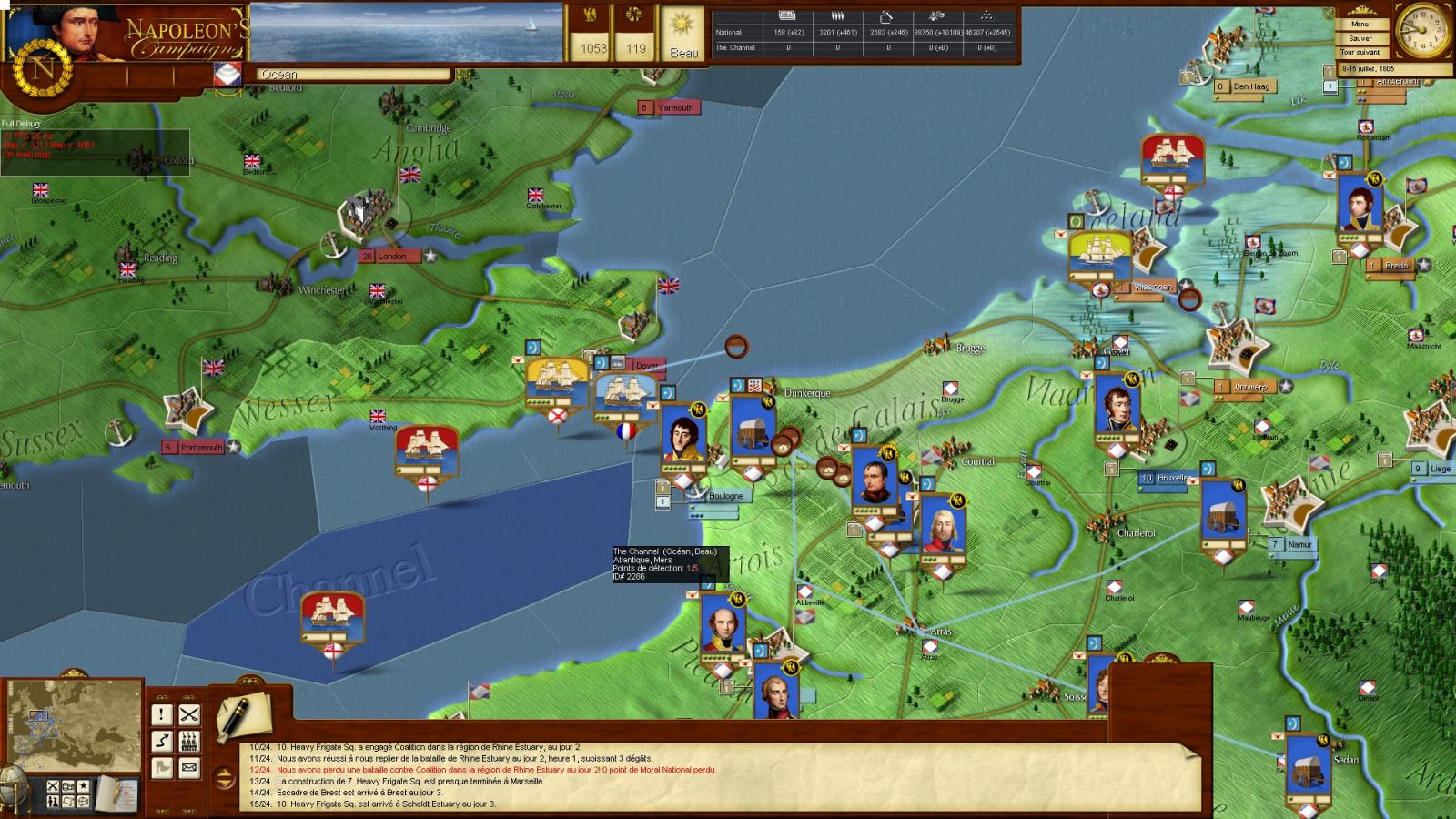Viewport: 1456px width, 819px height.
Task: Select the crossed sabres button
Action: (188, 714)
